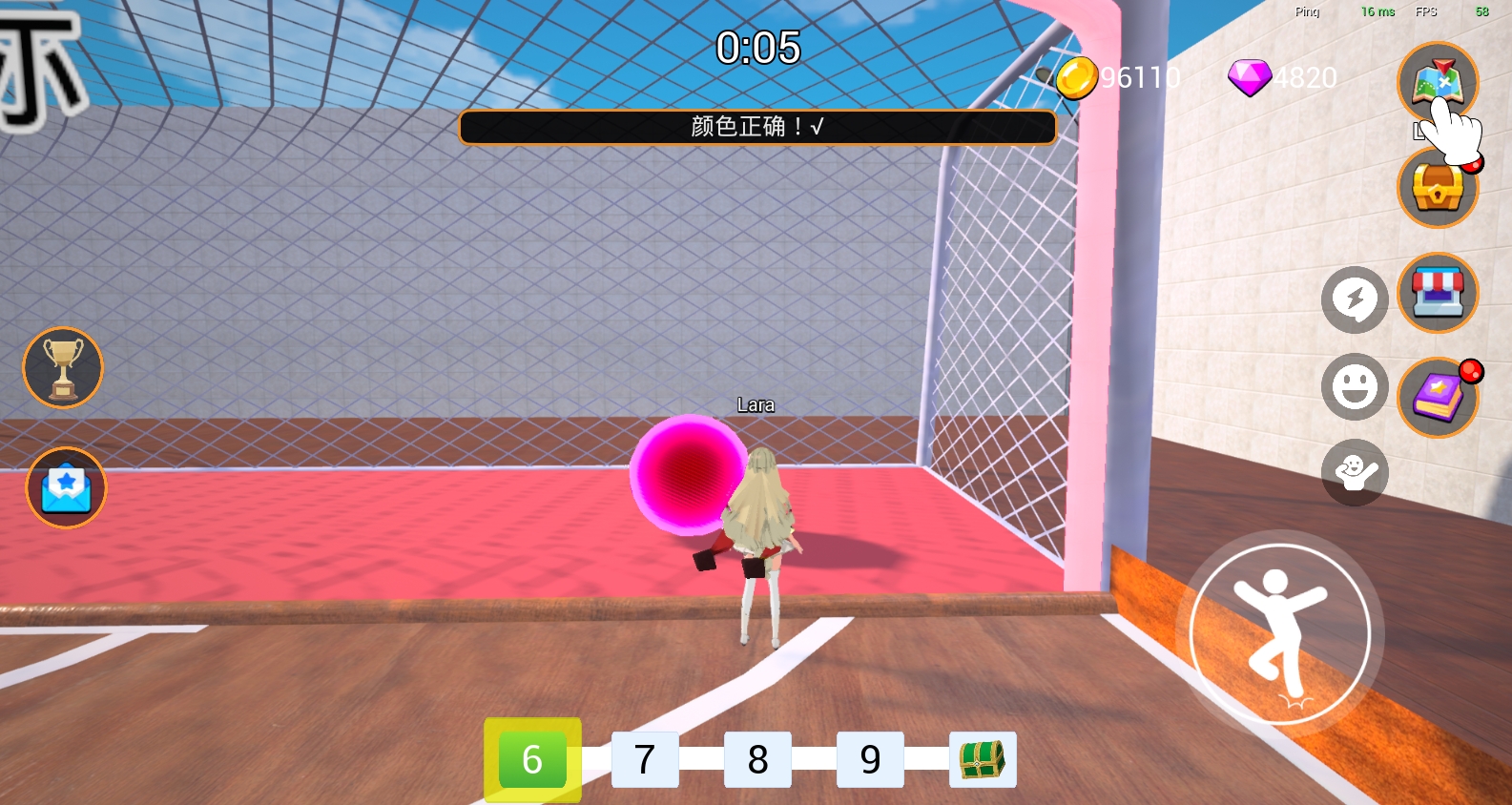Viewport: 1512px width, 805px height.
Task: Select the level 8 tile
Action: tap(757, 759)
